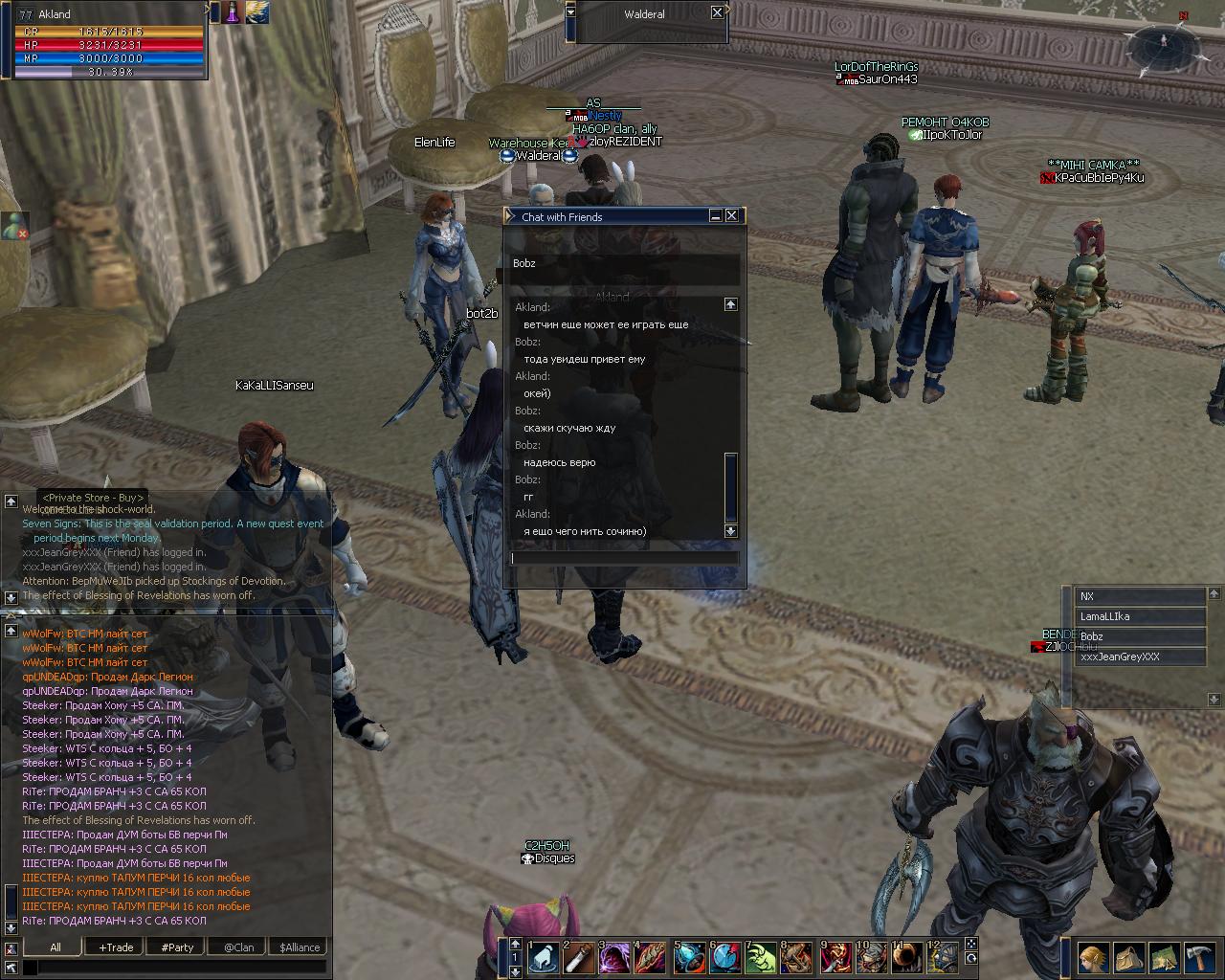Open the @Clan chat tab
The image size is (1225, 980).
click(238, 947)
